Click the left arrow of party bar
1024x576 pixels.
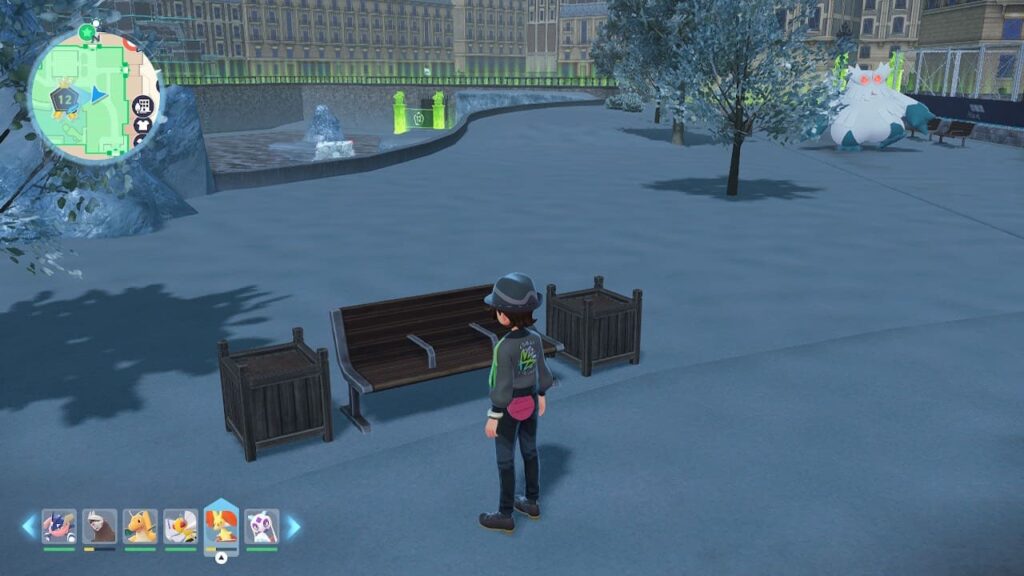coord(29,526)
